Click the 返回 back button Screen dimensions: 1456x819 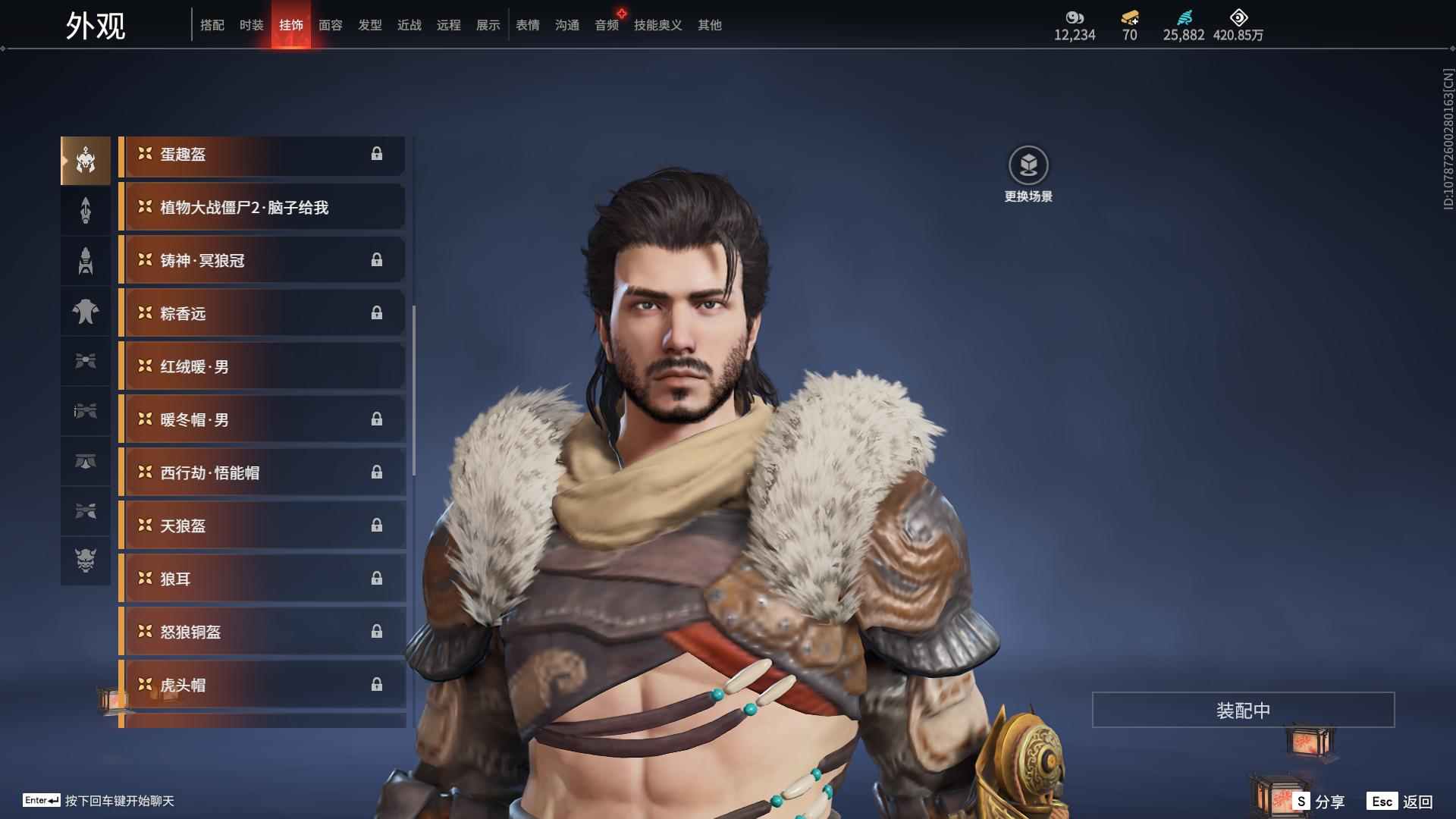(x=1400, y=802)
